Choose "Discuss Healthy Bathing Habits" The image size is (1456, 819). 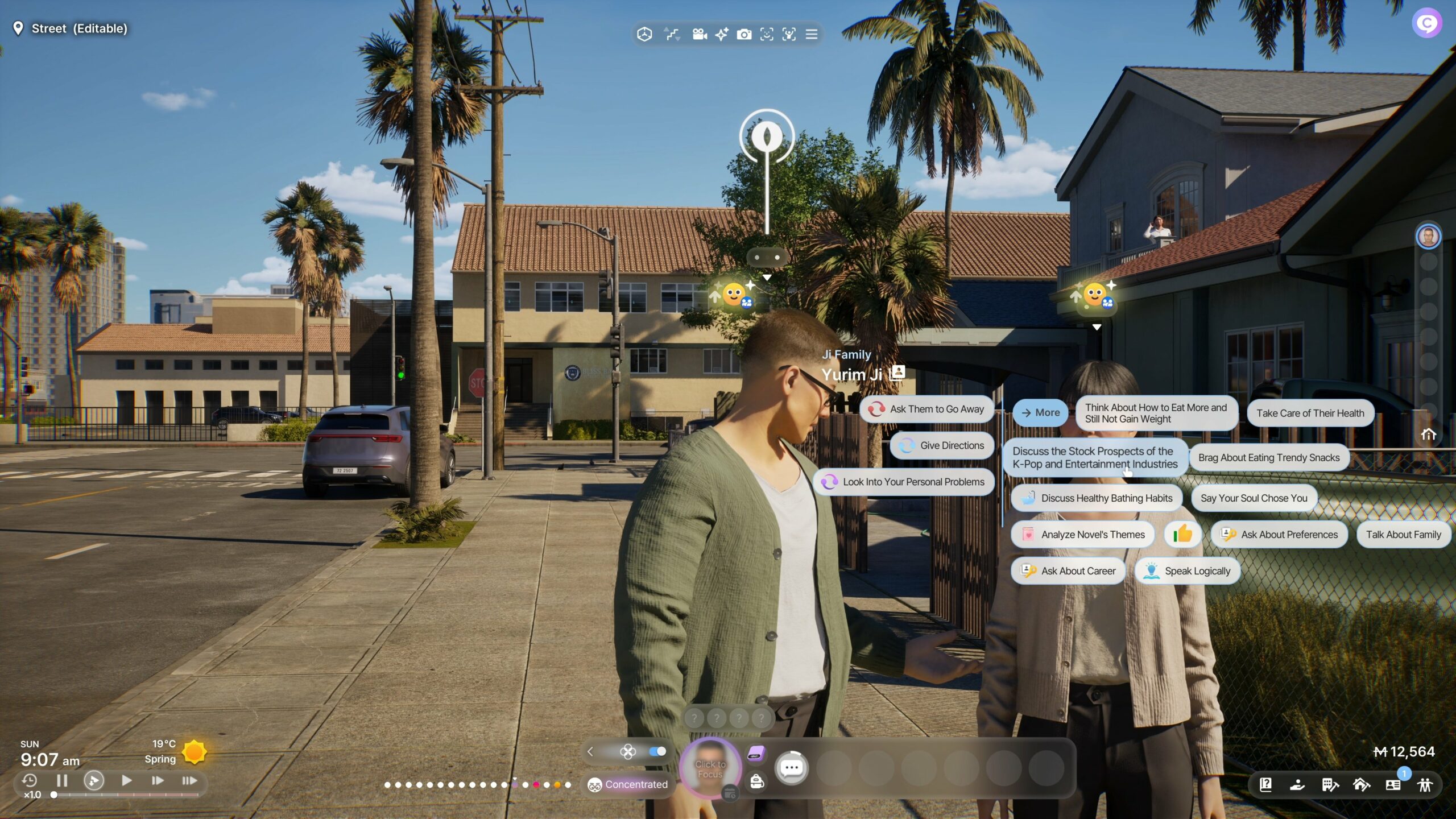[x=1096, y=498]
